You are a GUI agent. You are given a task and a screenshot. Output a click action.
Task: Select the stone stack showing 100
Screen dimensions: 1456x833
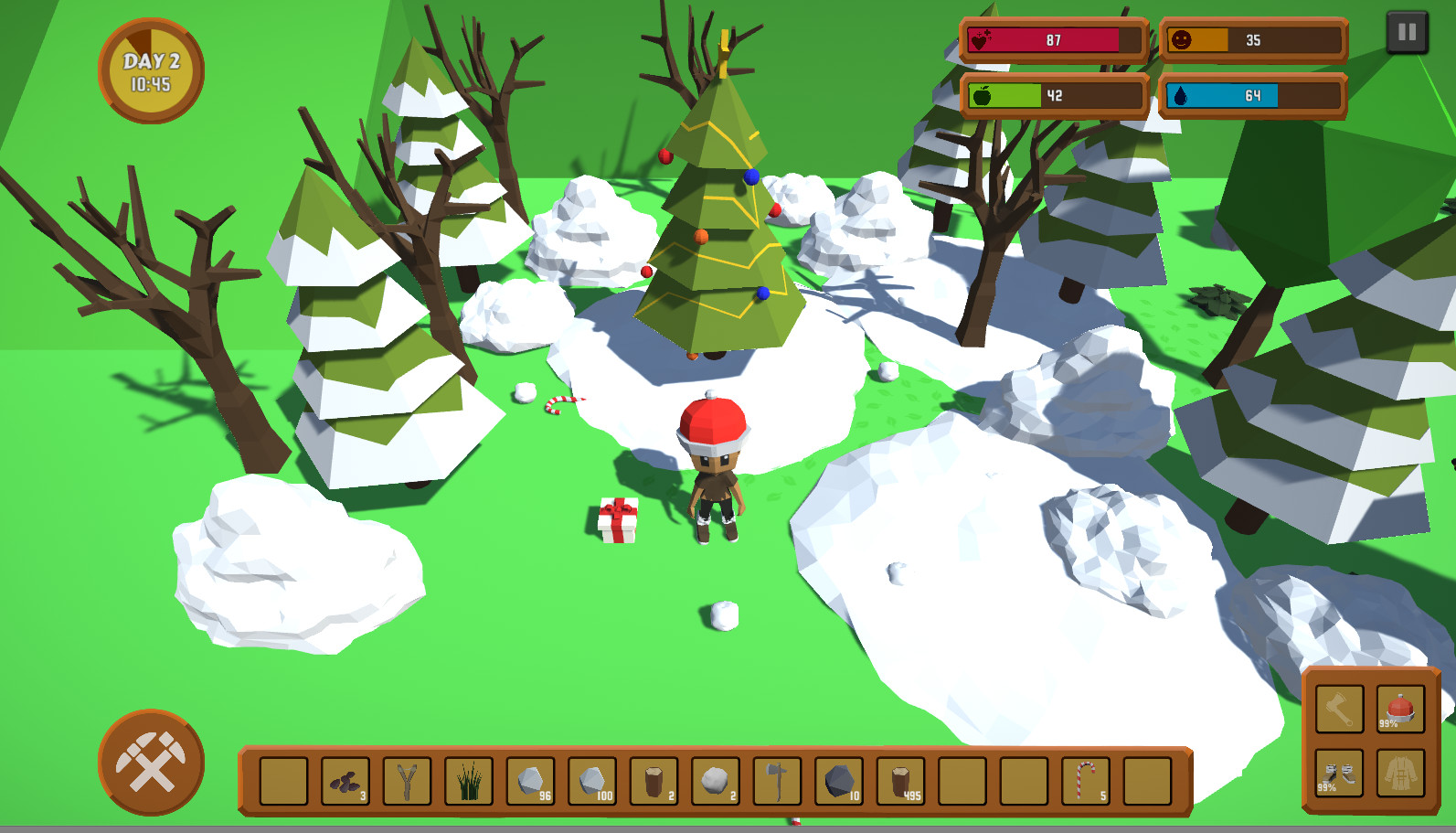592,782
